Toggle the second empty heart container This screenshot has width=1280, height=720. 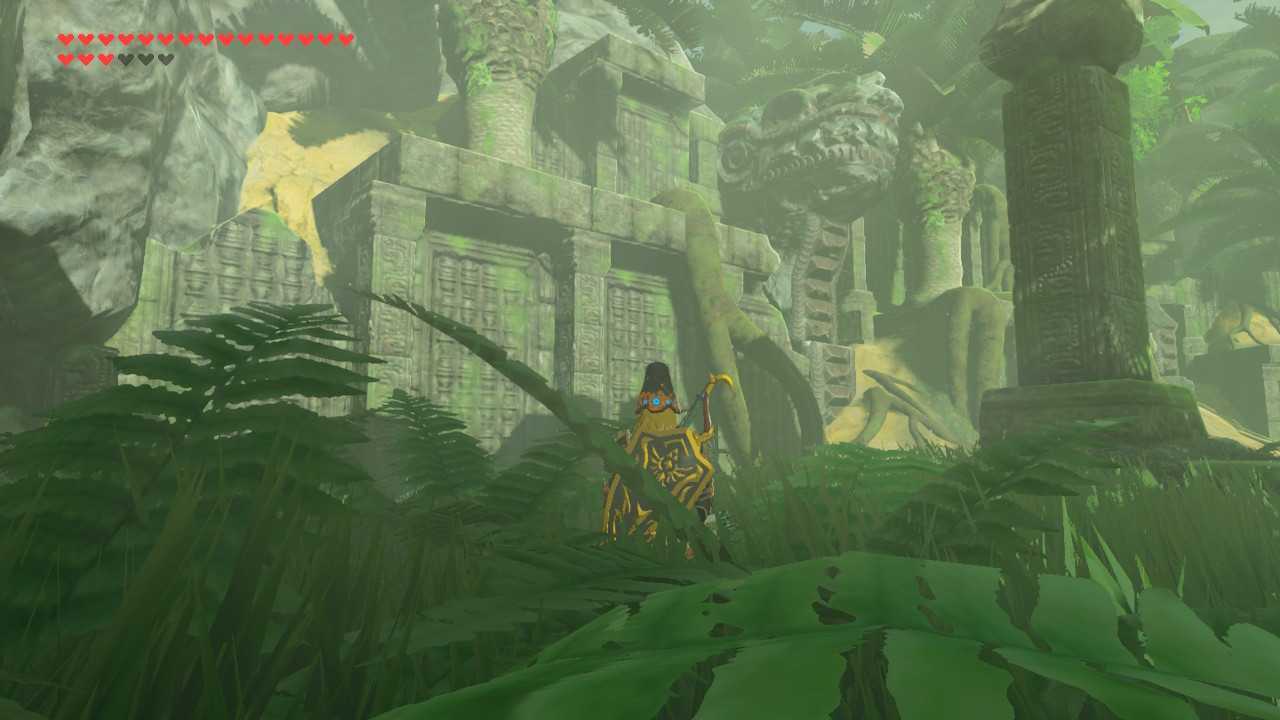click(x=144, y=58)
